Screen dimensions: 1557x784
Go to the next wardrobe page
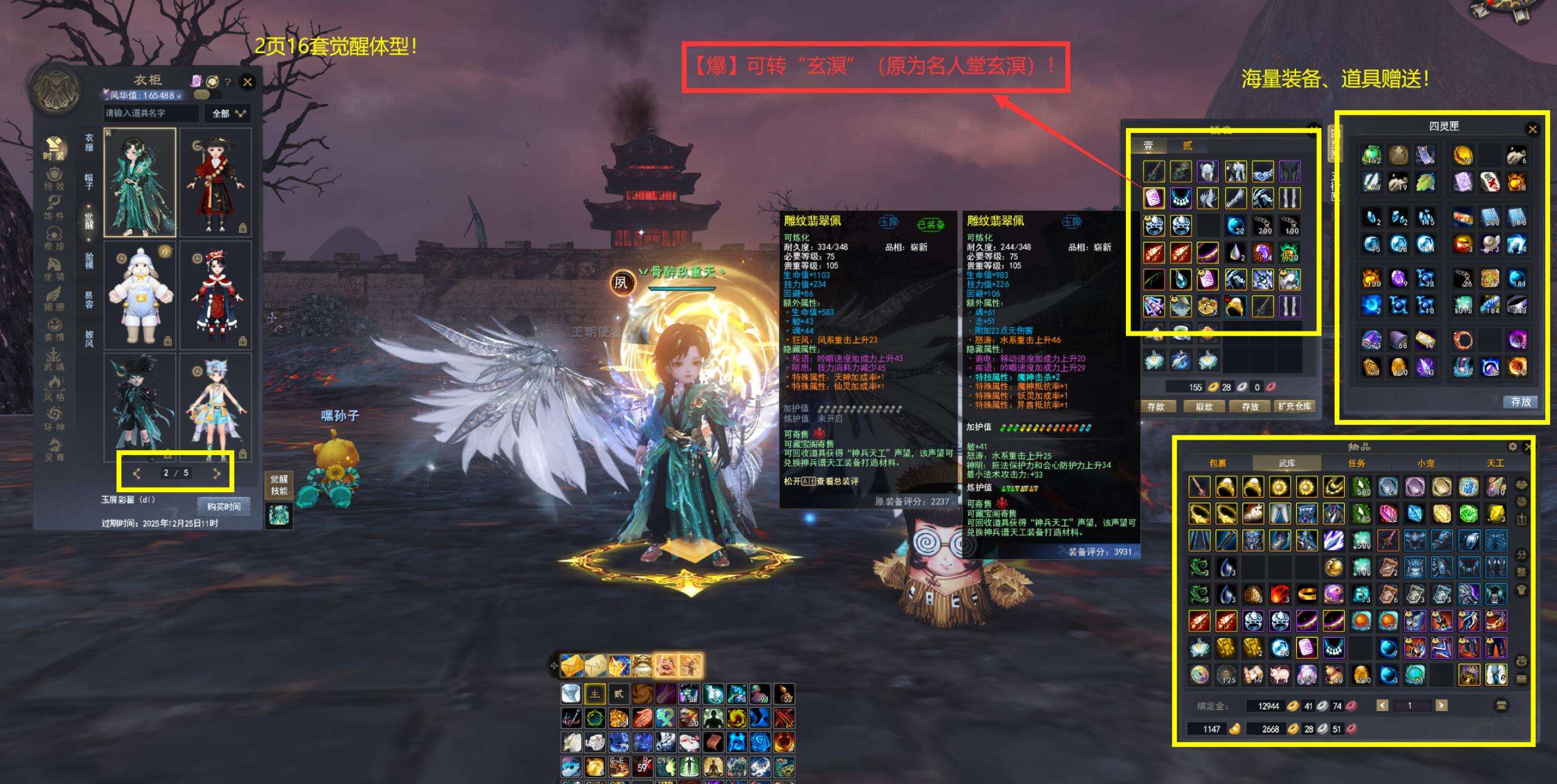(216, 474)
